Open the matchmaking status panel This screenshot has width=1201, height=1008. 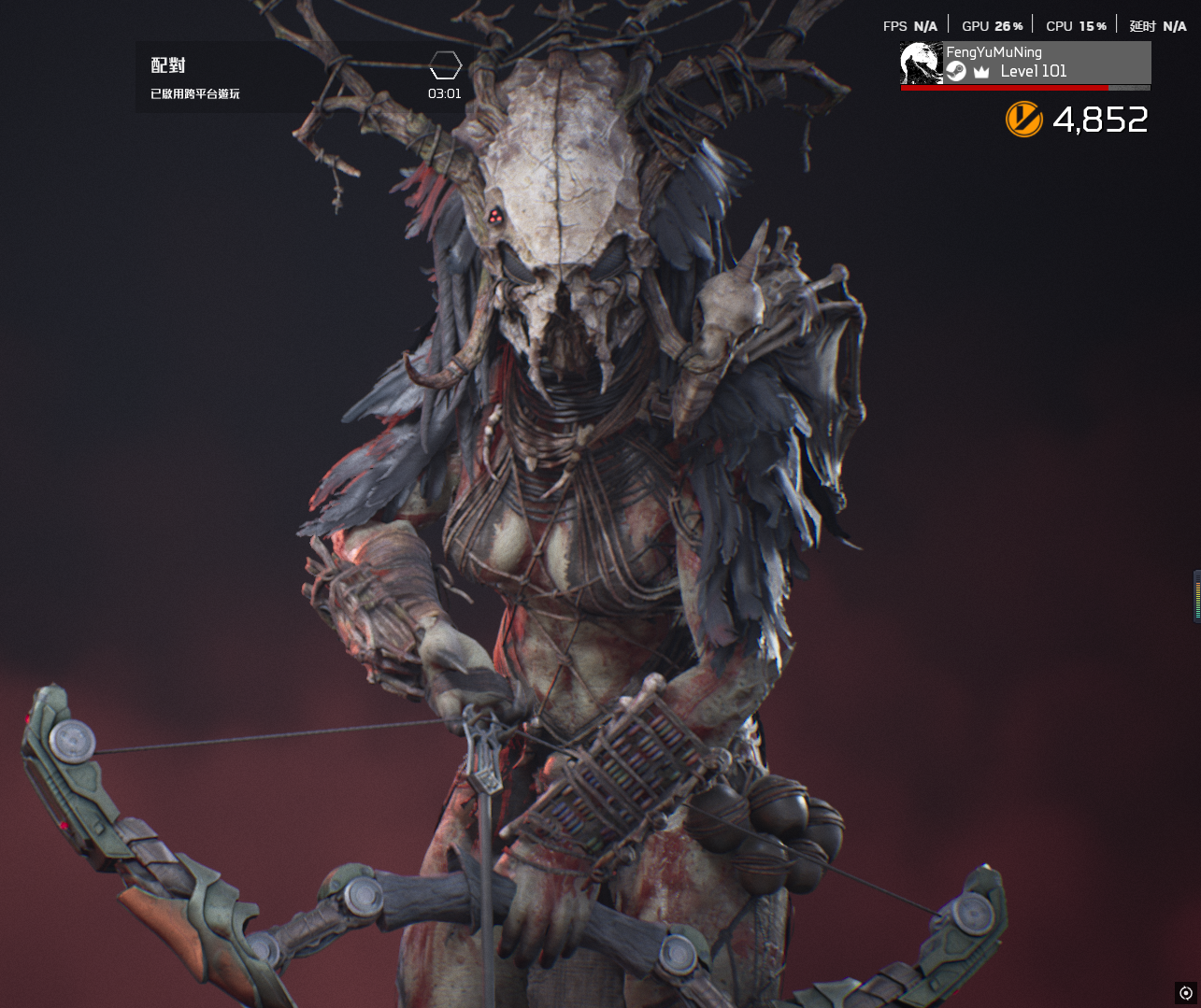299,78
